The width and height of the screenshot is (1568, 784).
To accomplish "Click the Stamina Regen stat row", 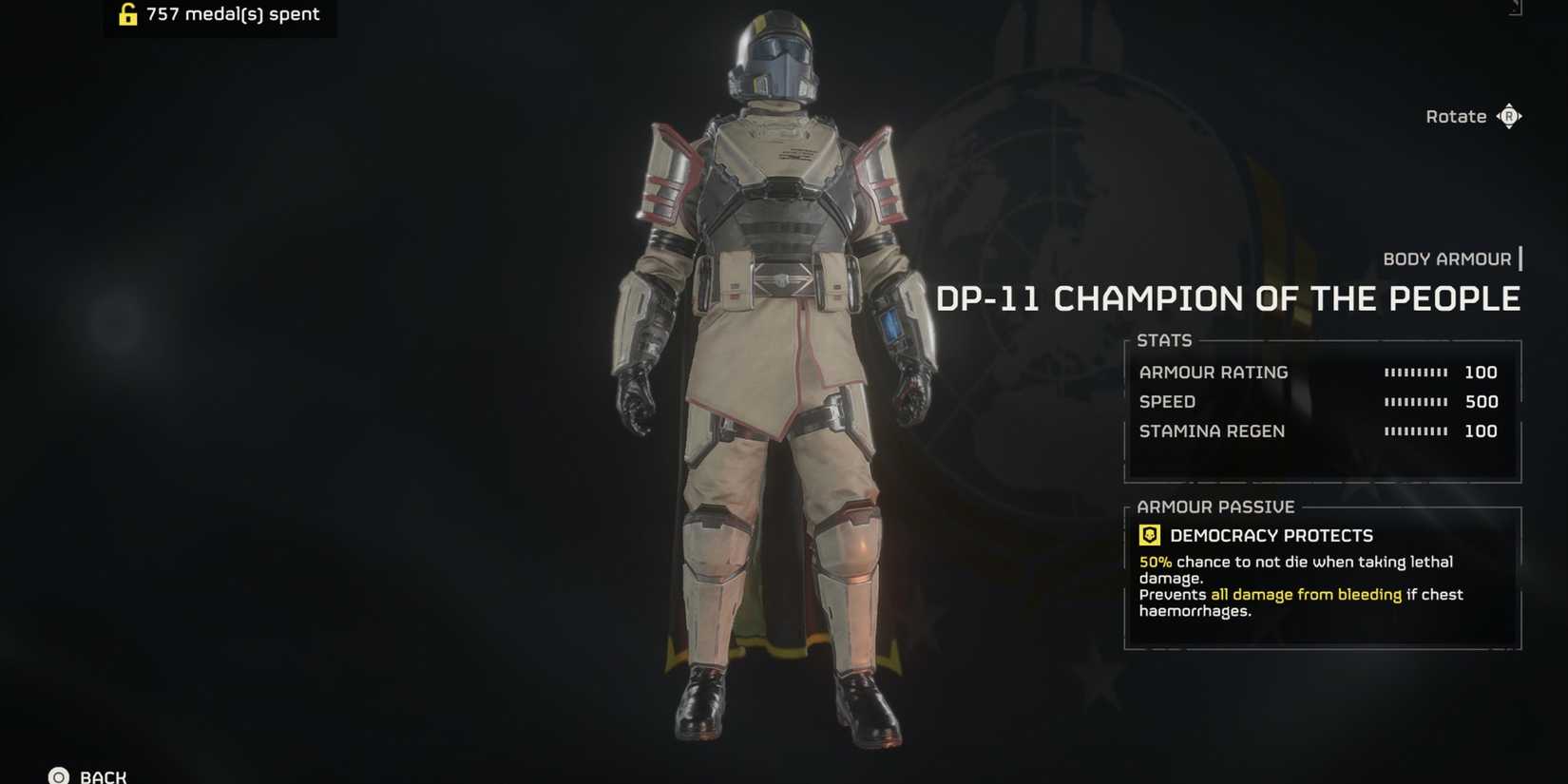I will click(x=1213, y=431).
